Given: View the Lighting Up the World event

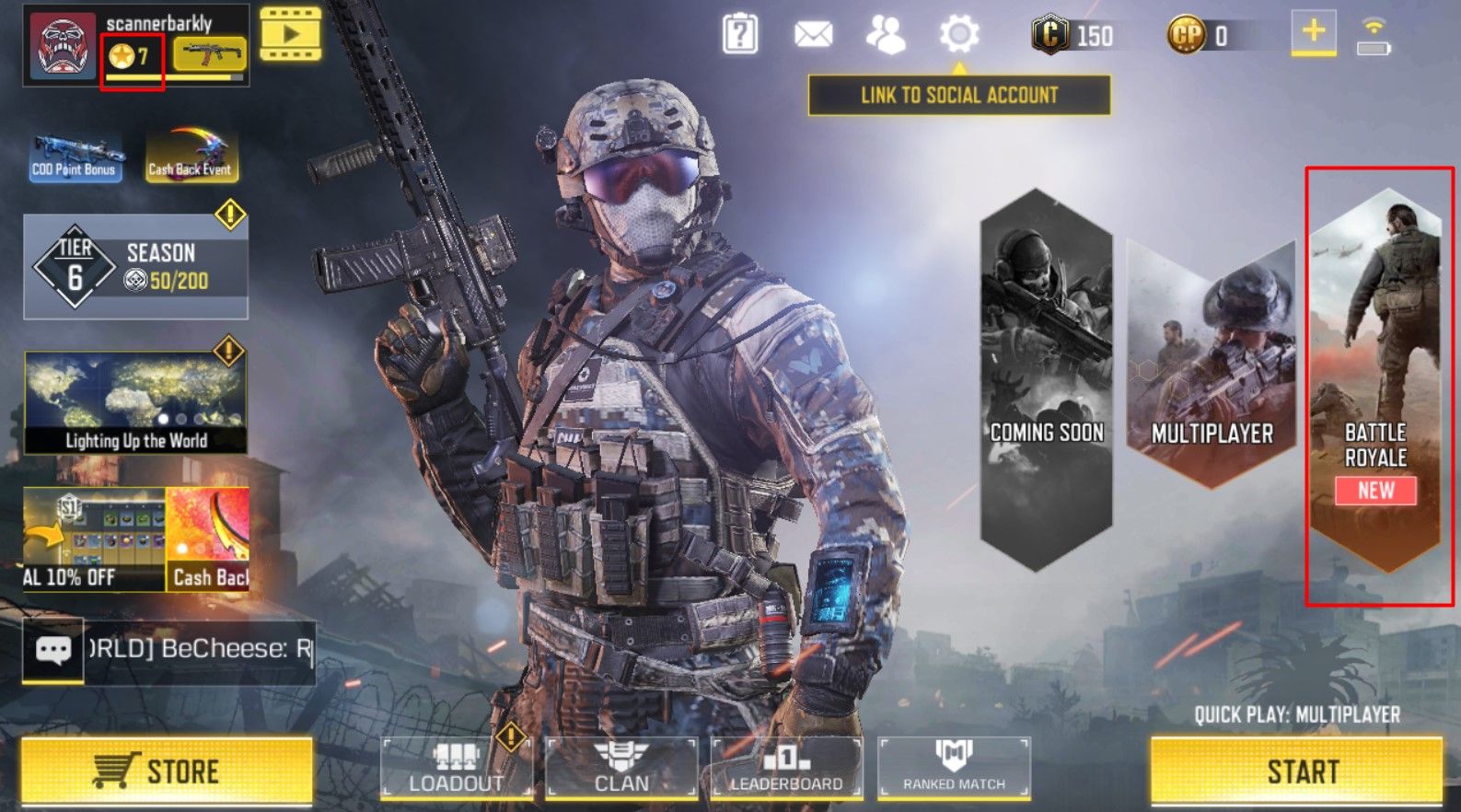Looking at the screenshot, I should point(135,400).
